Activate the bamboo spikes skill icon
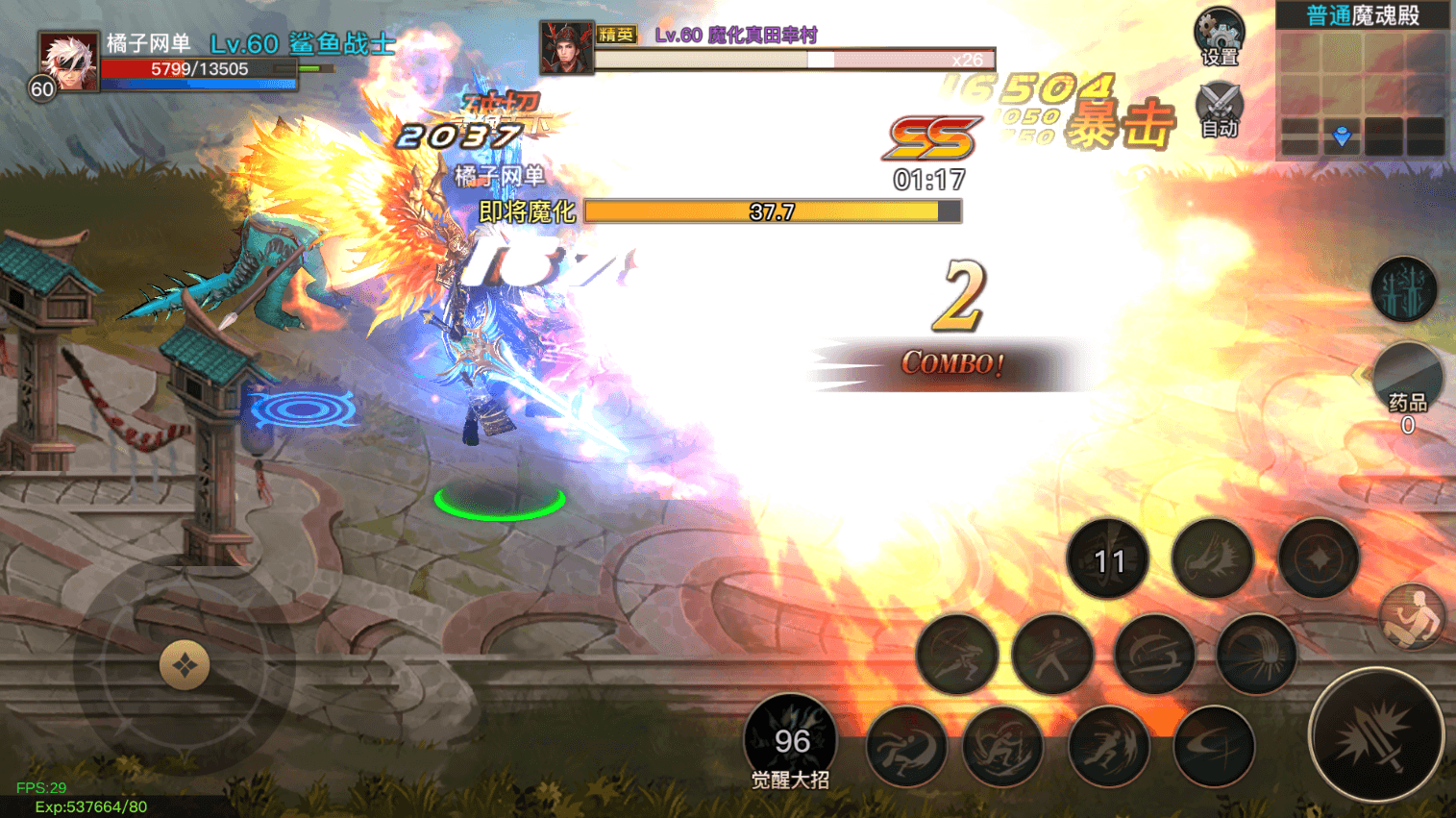Viewport: 1456px width, 818px height. 1403,289
